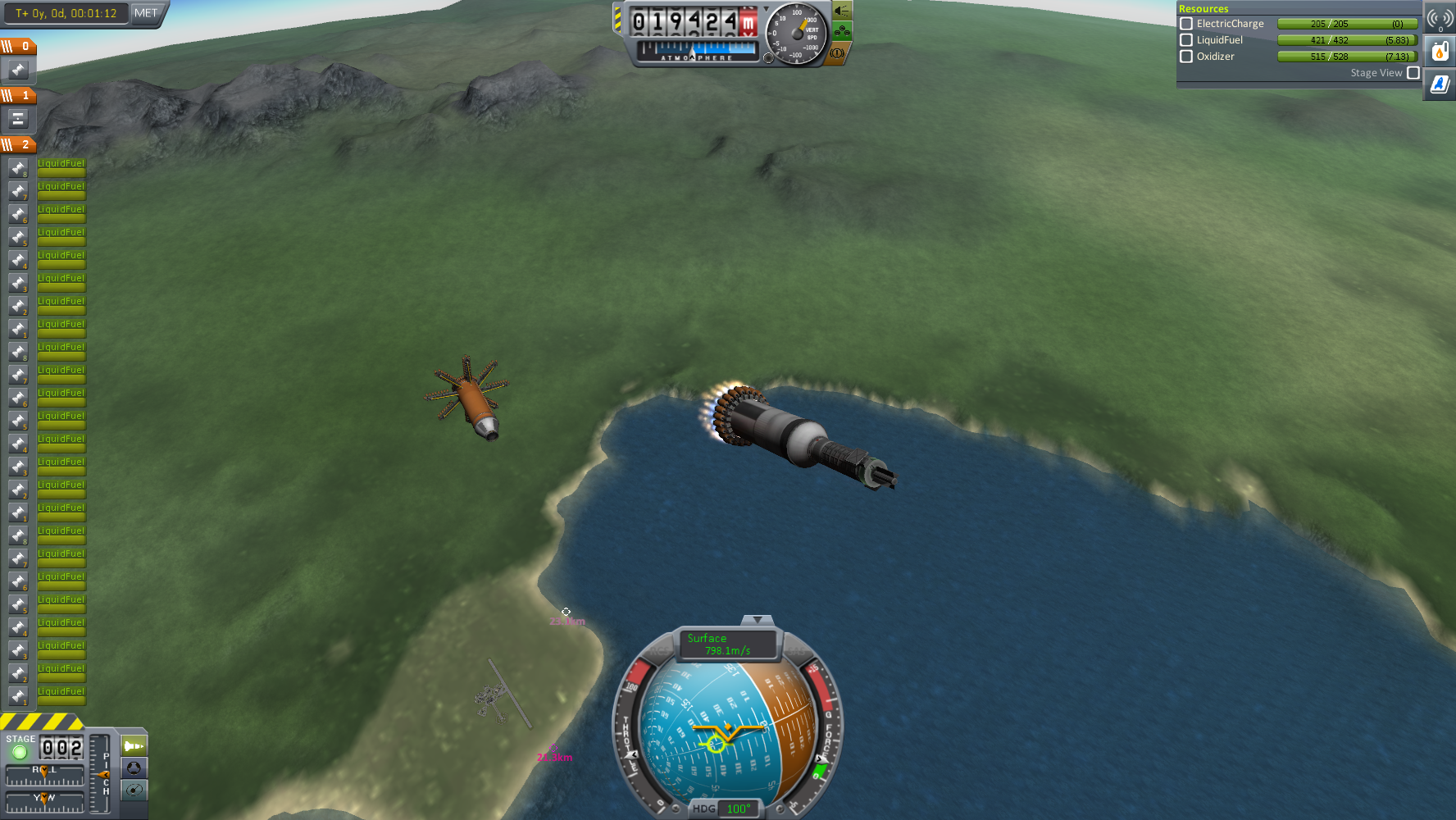Toggle the brakes warning button
The width and height of the screenshot is (1456, 820).
click(837, 53)
